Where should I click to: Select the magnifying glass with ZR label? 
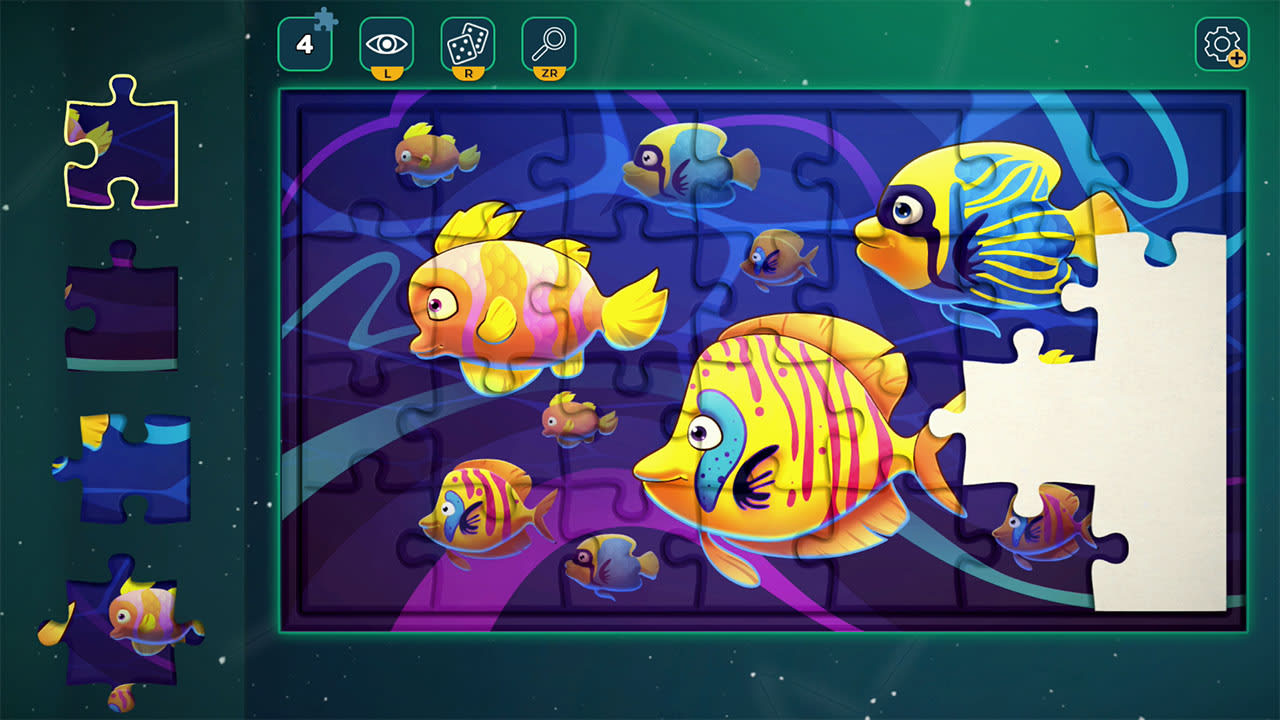click(x=546, y=42)
